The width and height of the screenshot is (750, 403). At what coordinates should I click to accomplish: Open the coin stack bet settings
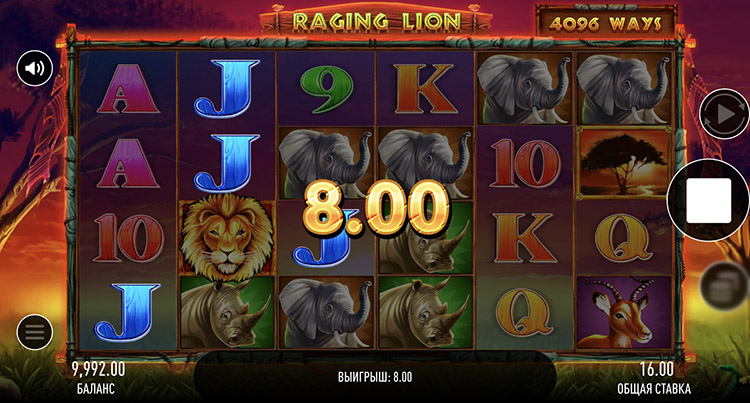pyautogui.click(x=720, y=286)
